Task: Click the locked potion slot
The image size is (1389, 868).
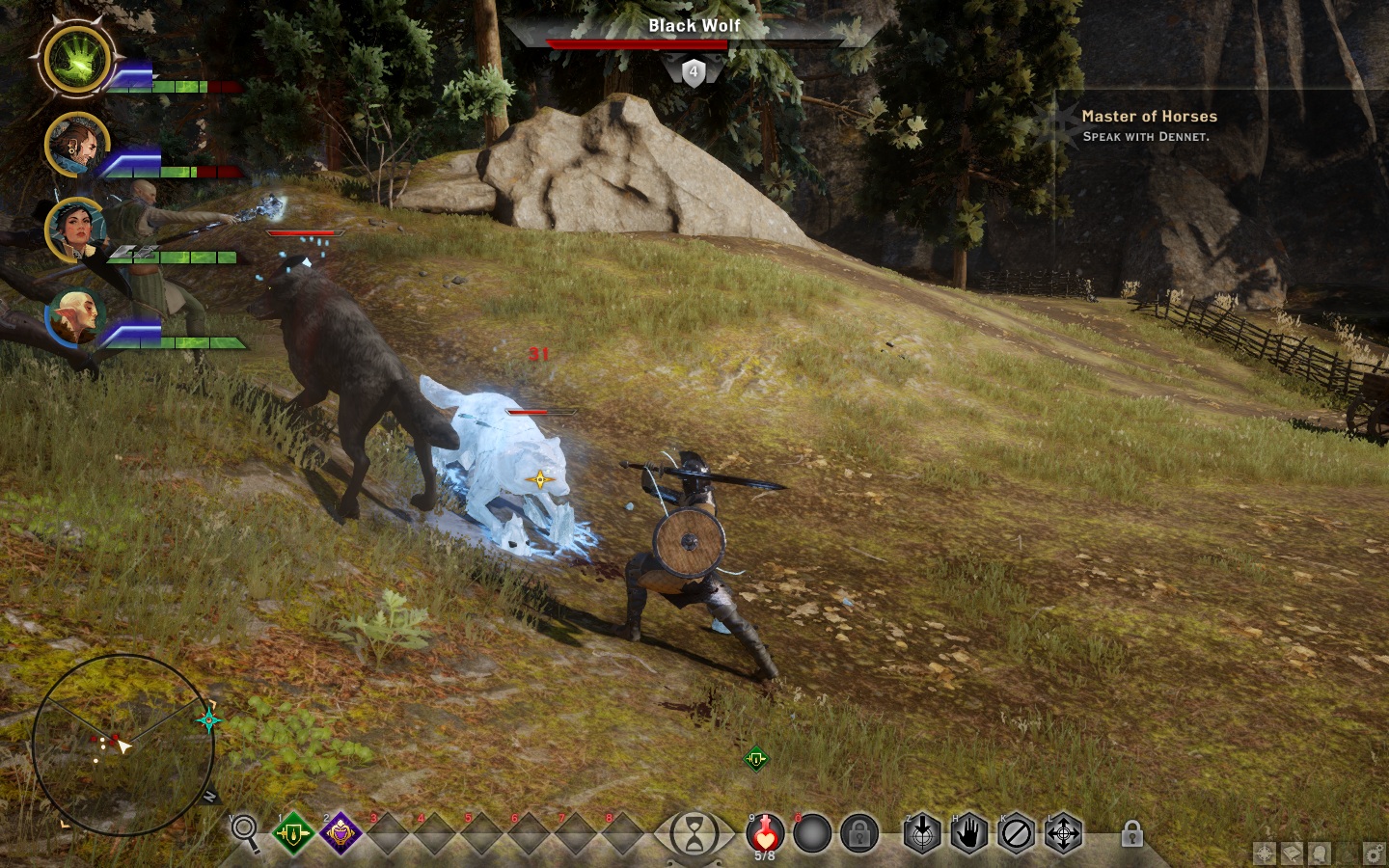Action: click(x=858, y=832)
